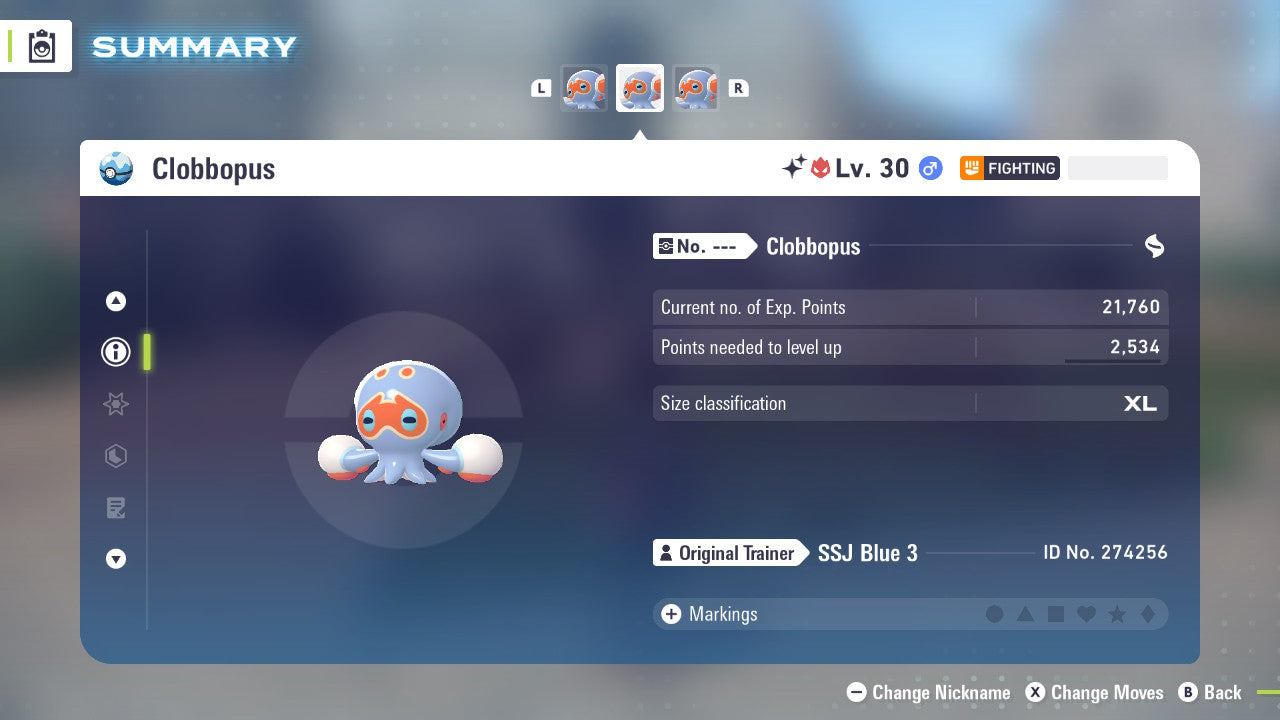
Task: Select the middle Pokémon thumbnail at top
Action: pos(640,88)
